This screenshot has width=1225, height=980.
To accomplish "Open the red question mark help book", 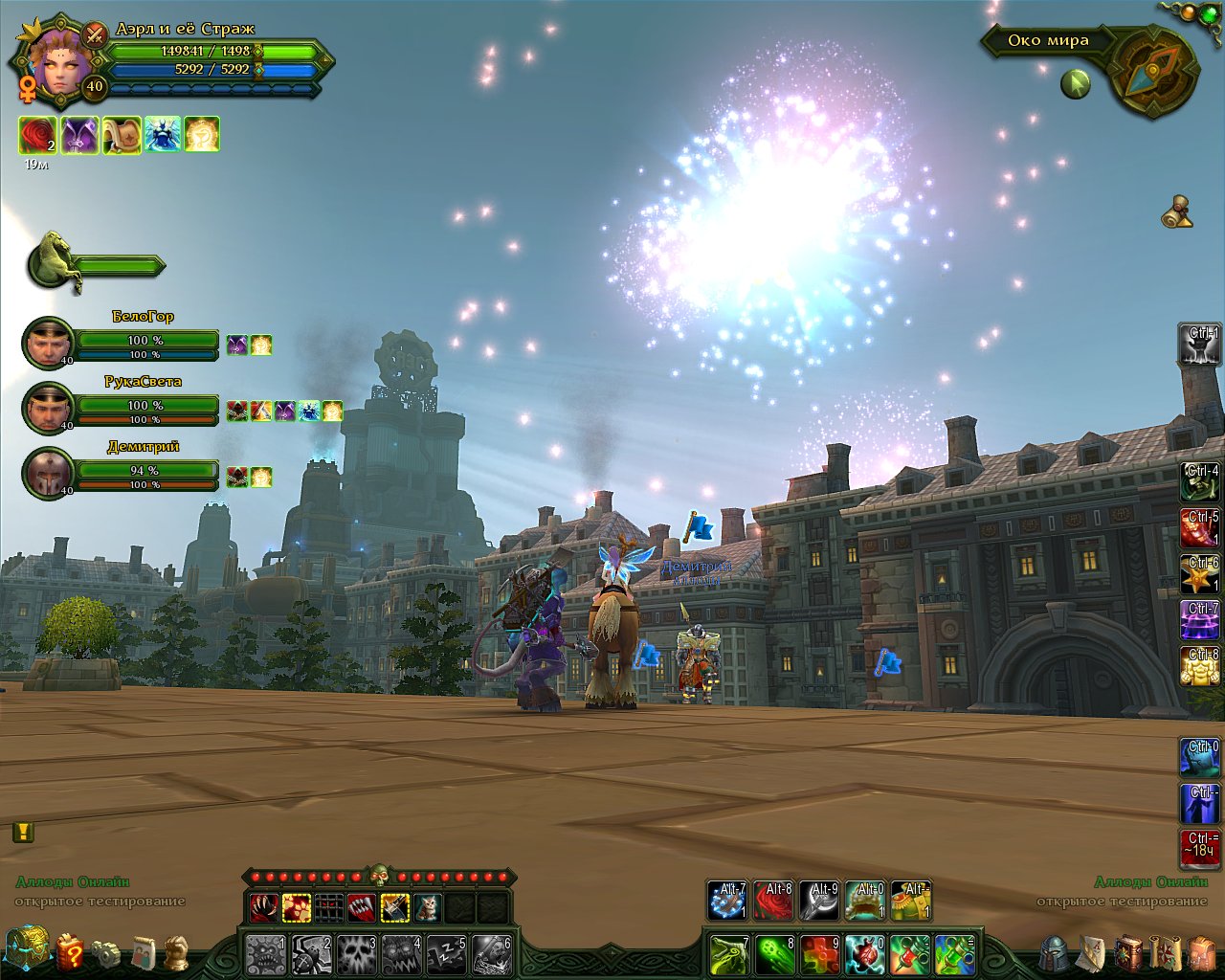I will (x=70, y=952).
